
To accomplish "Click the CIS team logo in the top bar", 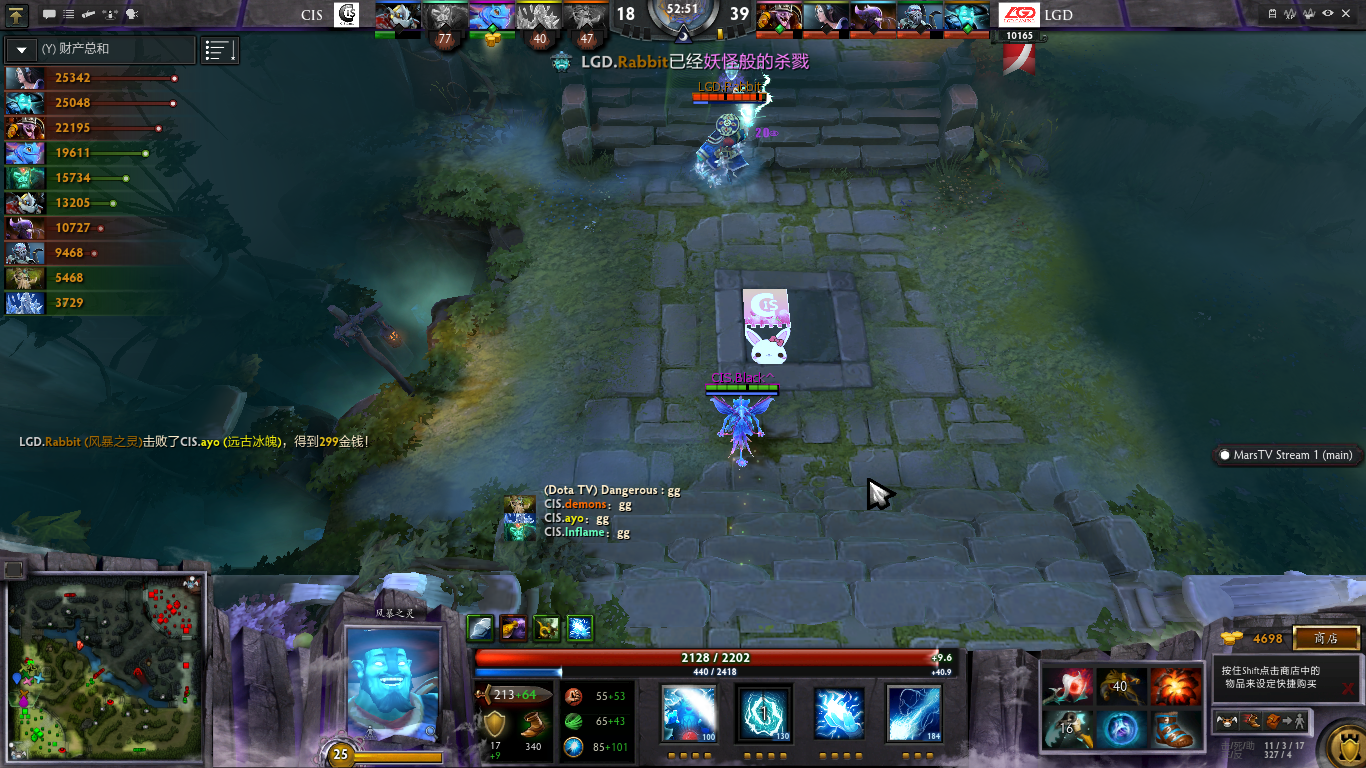I will coord(346,15).
